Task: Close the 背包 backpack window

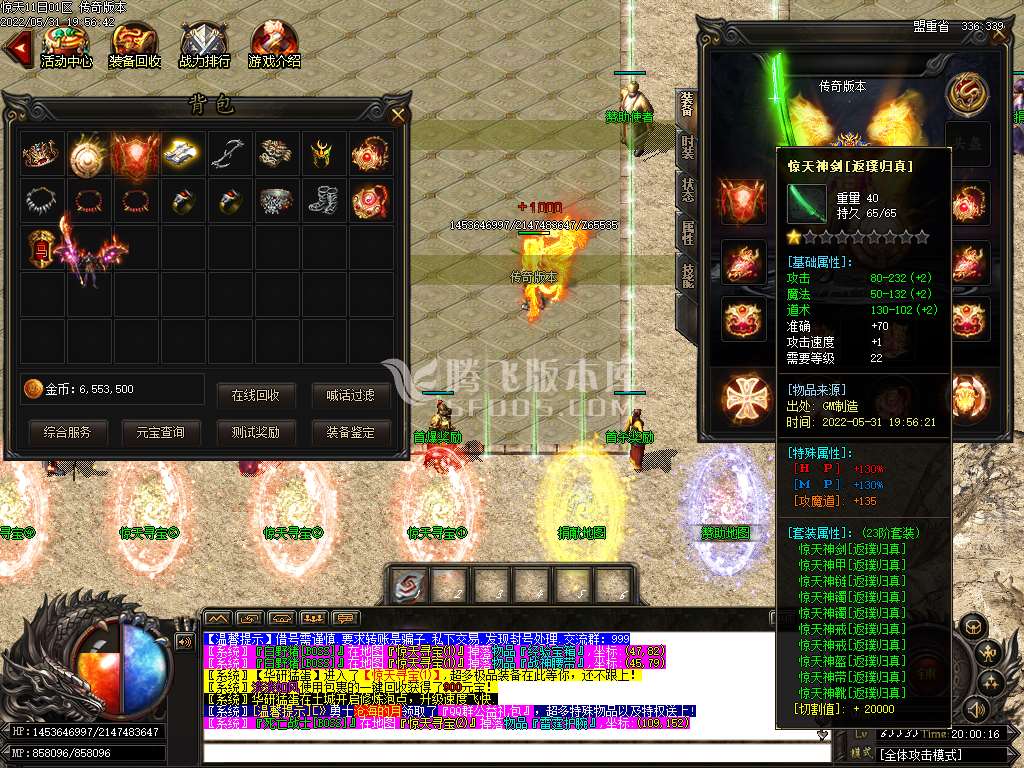Action: click(x=398, y=115)
